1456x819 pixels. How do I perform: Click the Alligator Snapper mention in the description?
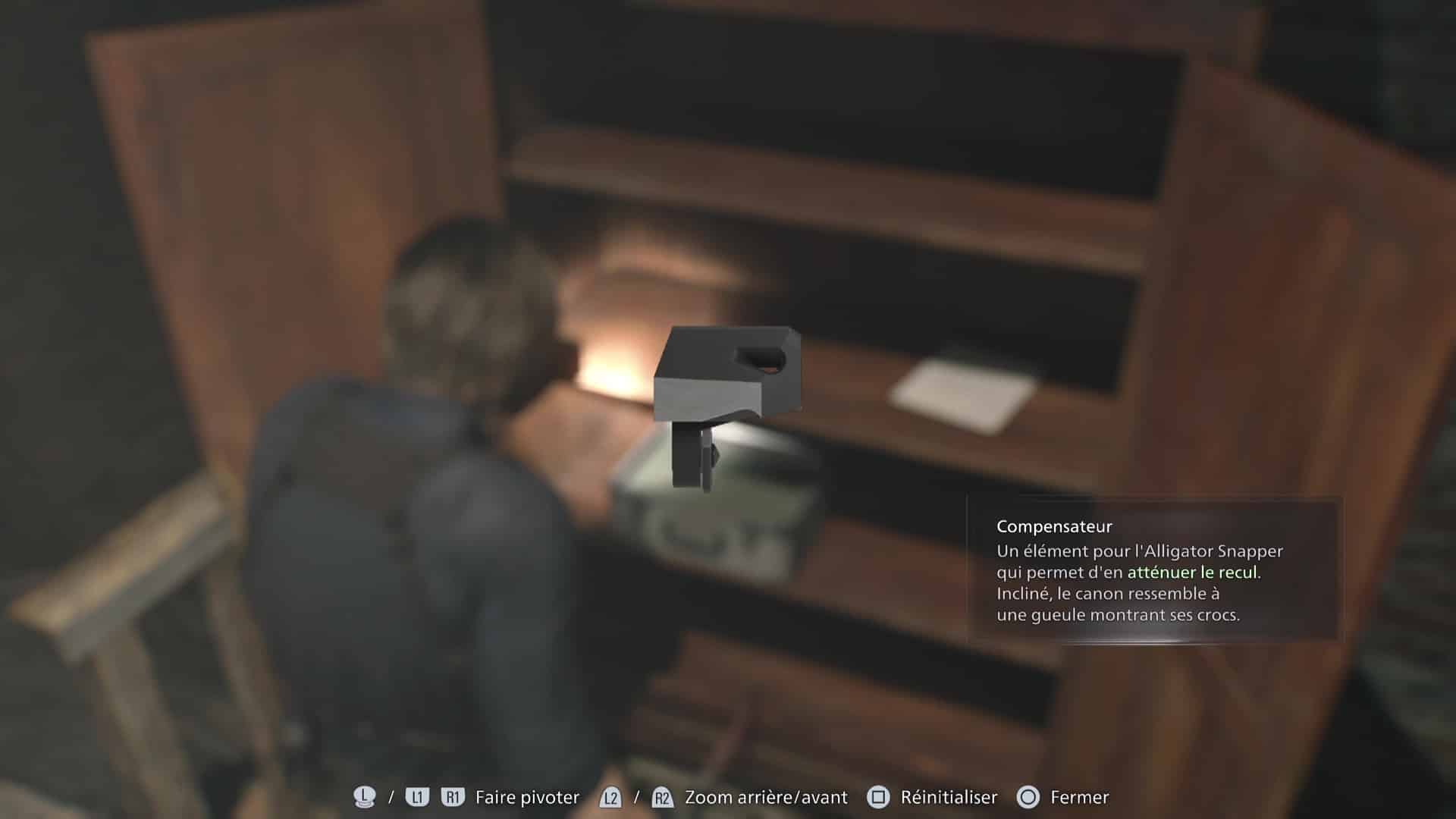1214,552
